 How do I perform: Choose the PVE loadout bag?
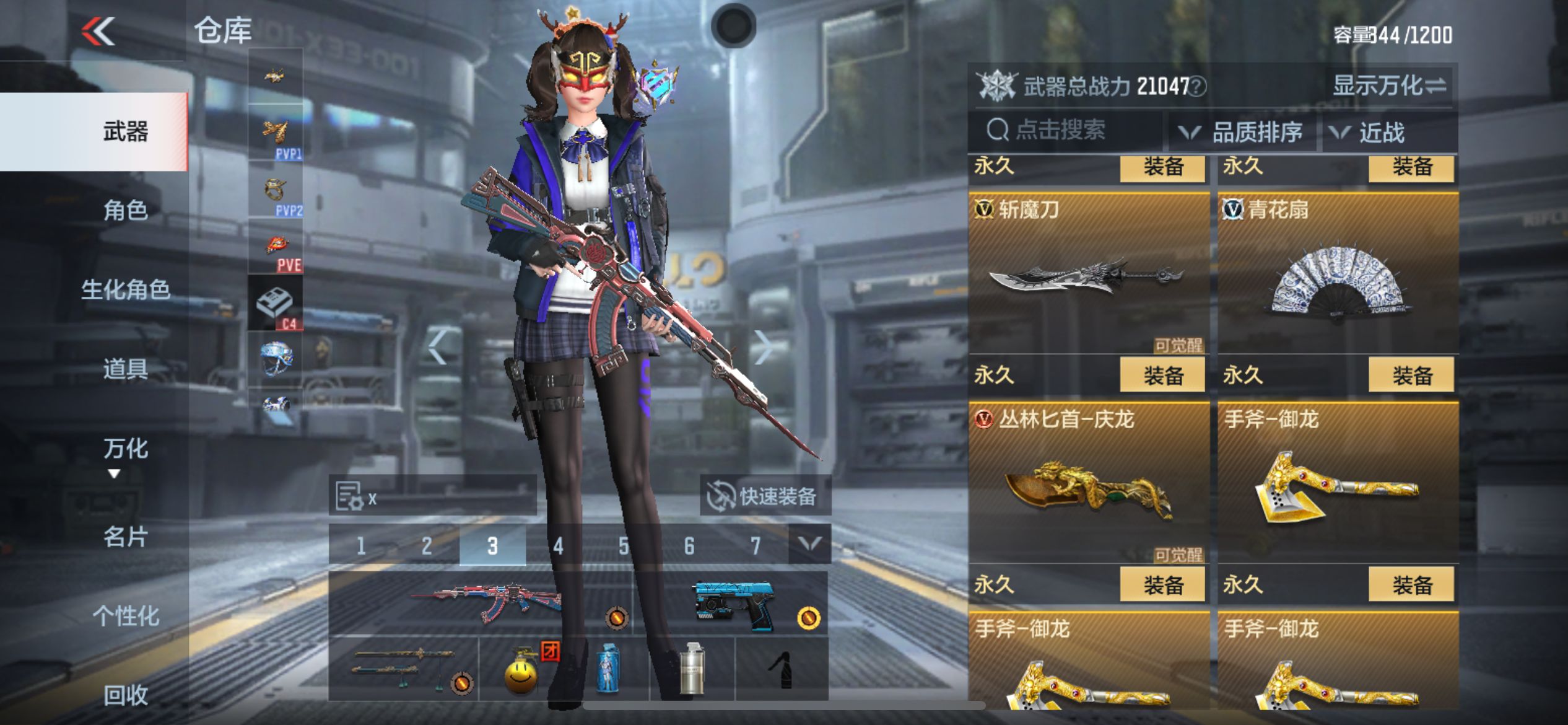coord(276,247)
